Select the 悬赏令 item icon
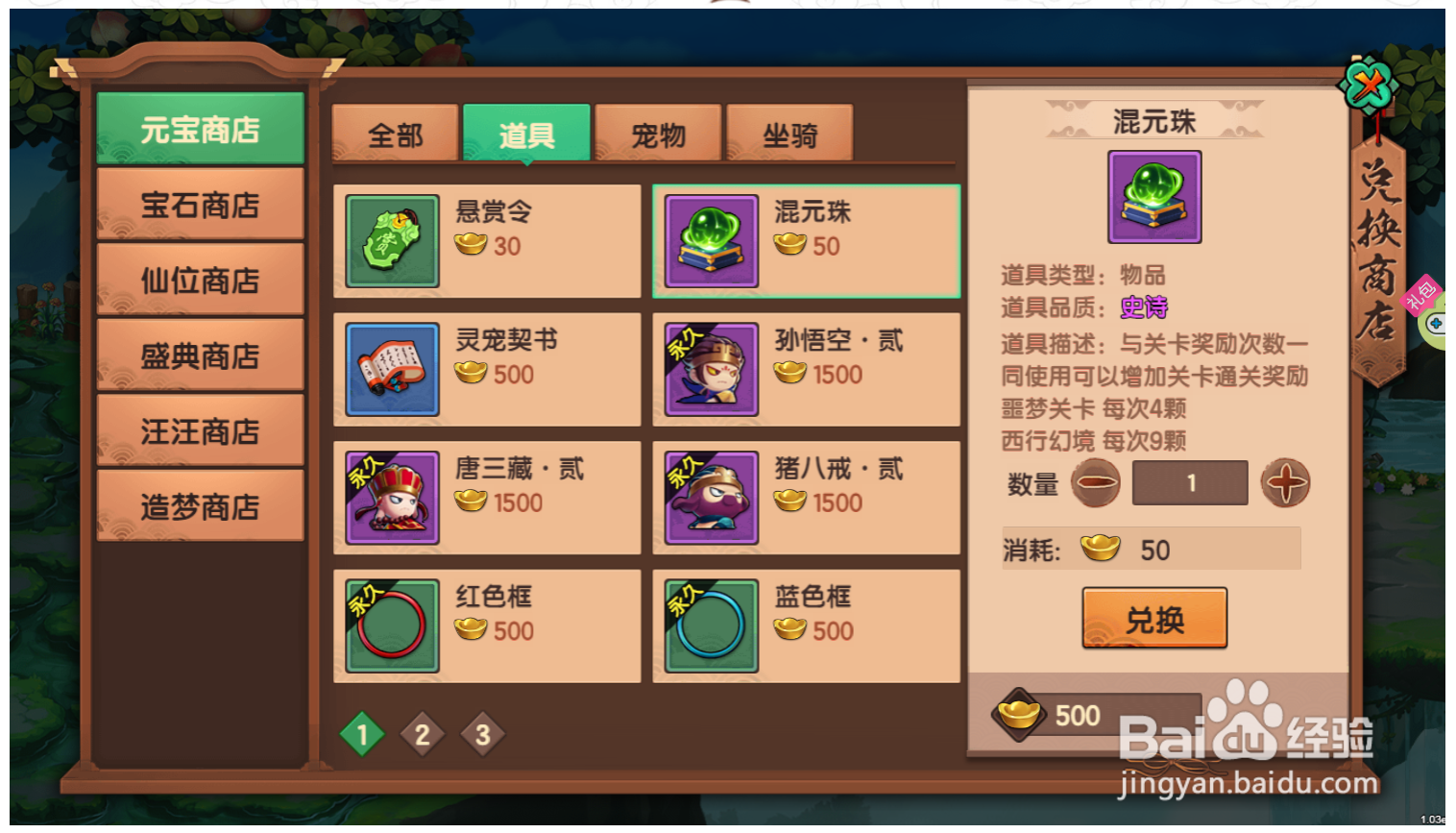This screenshot has width=1456, height=833. click(x=392, y=241)
